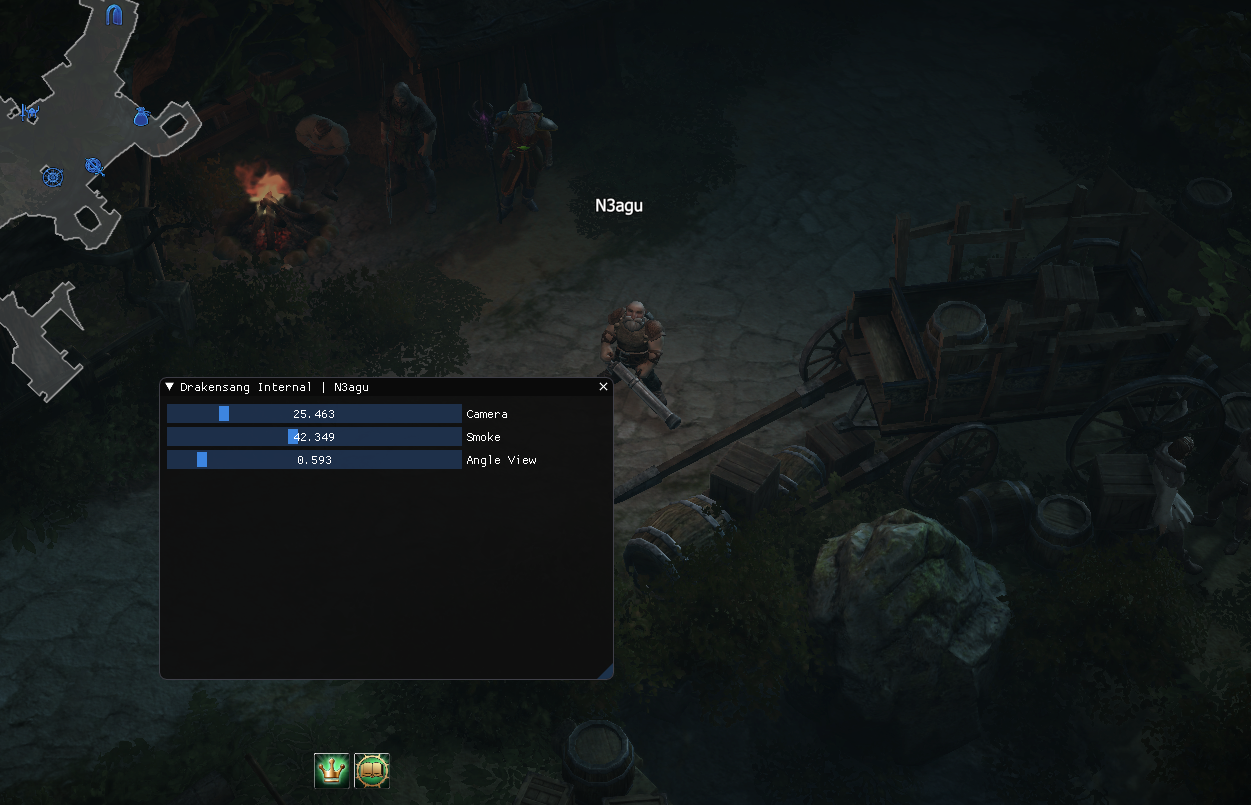1251x805 pixels.
Task: Select the blue sack merchant map marker
Action: pyautogui.click(x=141, y=117)
